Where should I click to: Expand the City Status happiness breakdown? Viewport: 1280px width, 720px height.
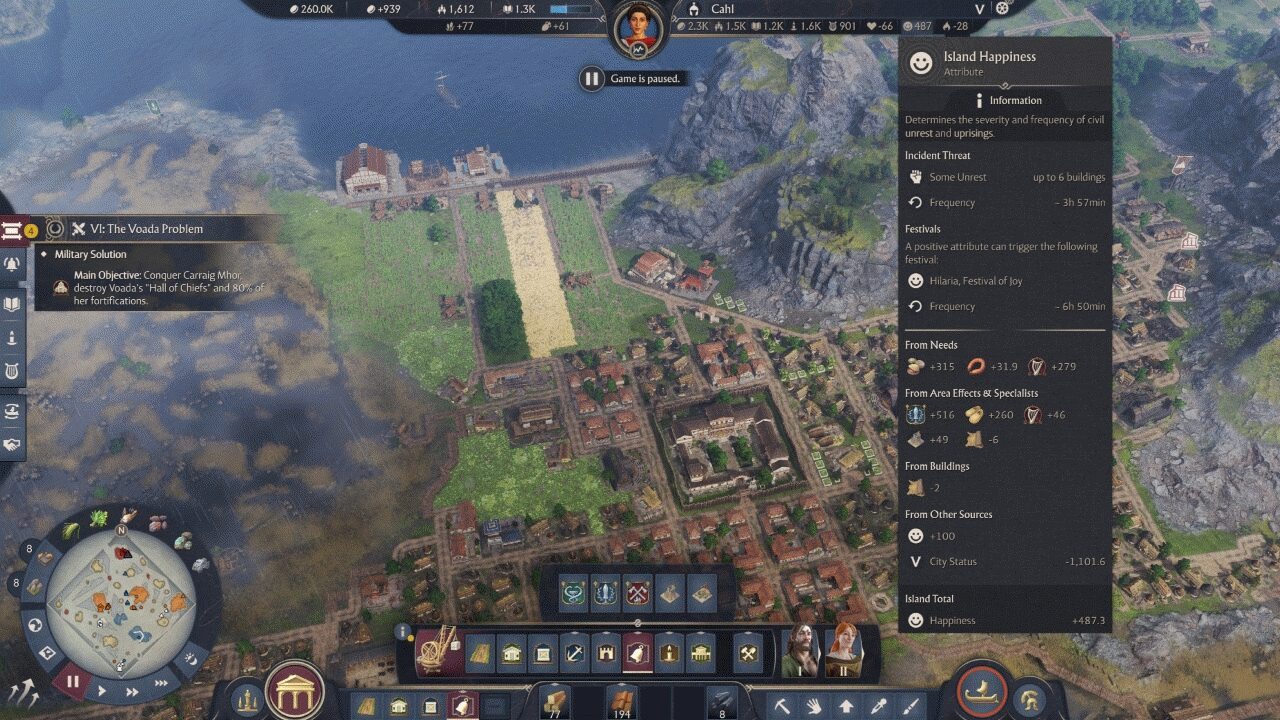[915, 561]
